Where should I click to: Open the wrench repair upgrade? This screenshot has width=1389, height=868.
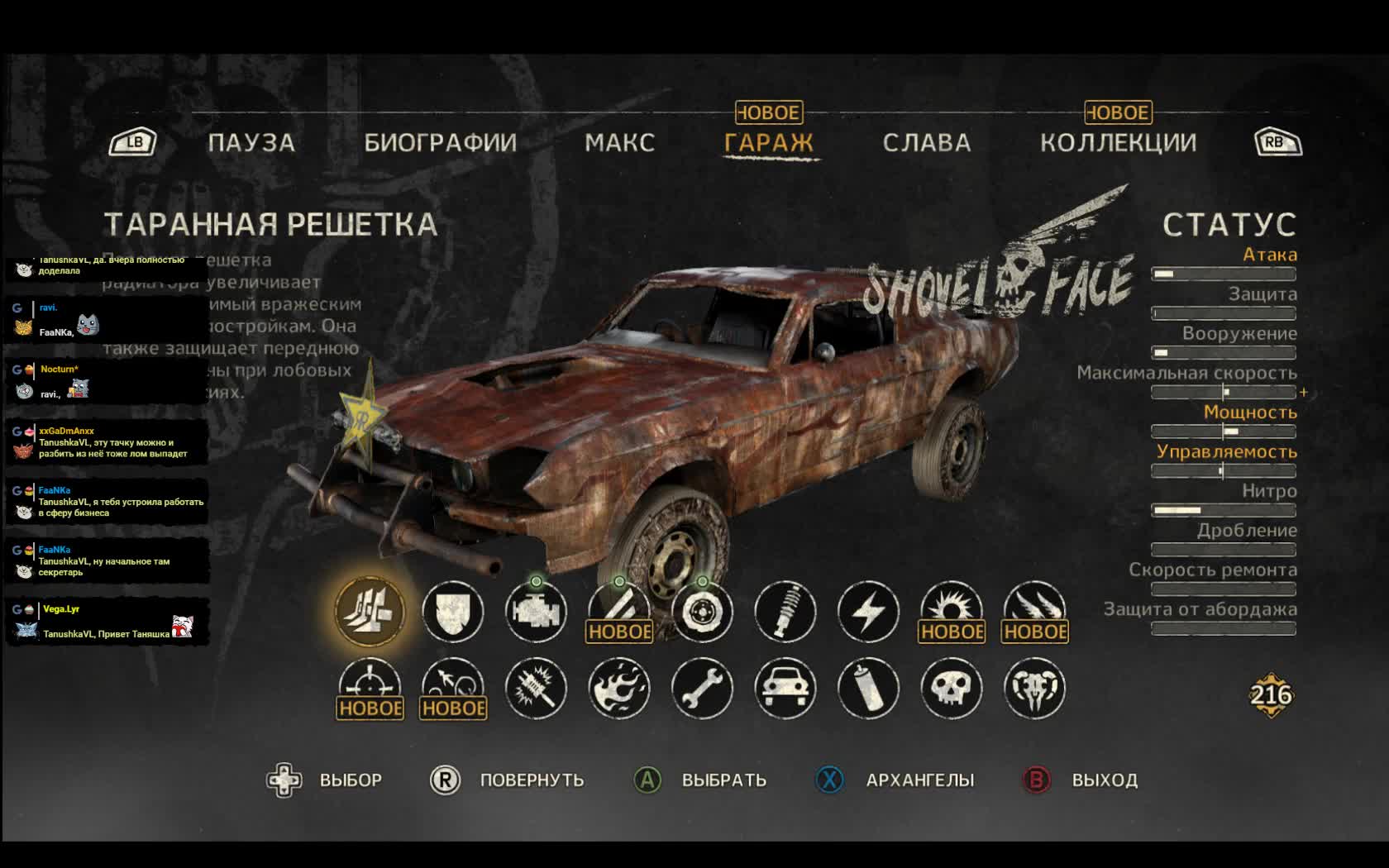coord(702,688)
